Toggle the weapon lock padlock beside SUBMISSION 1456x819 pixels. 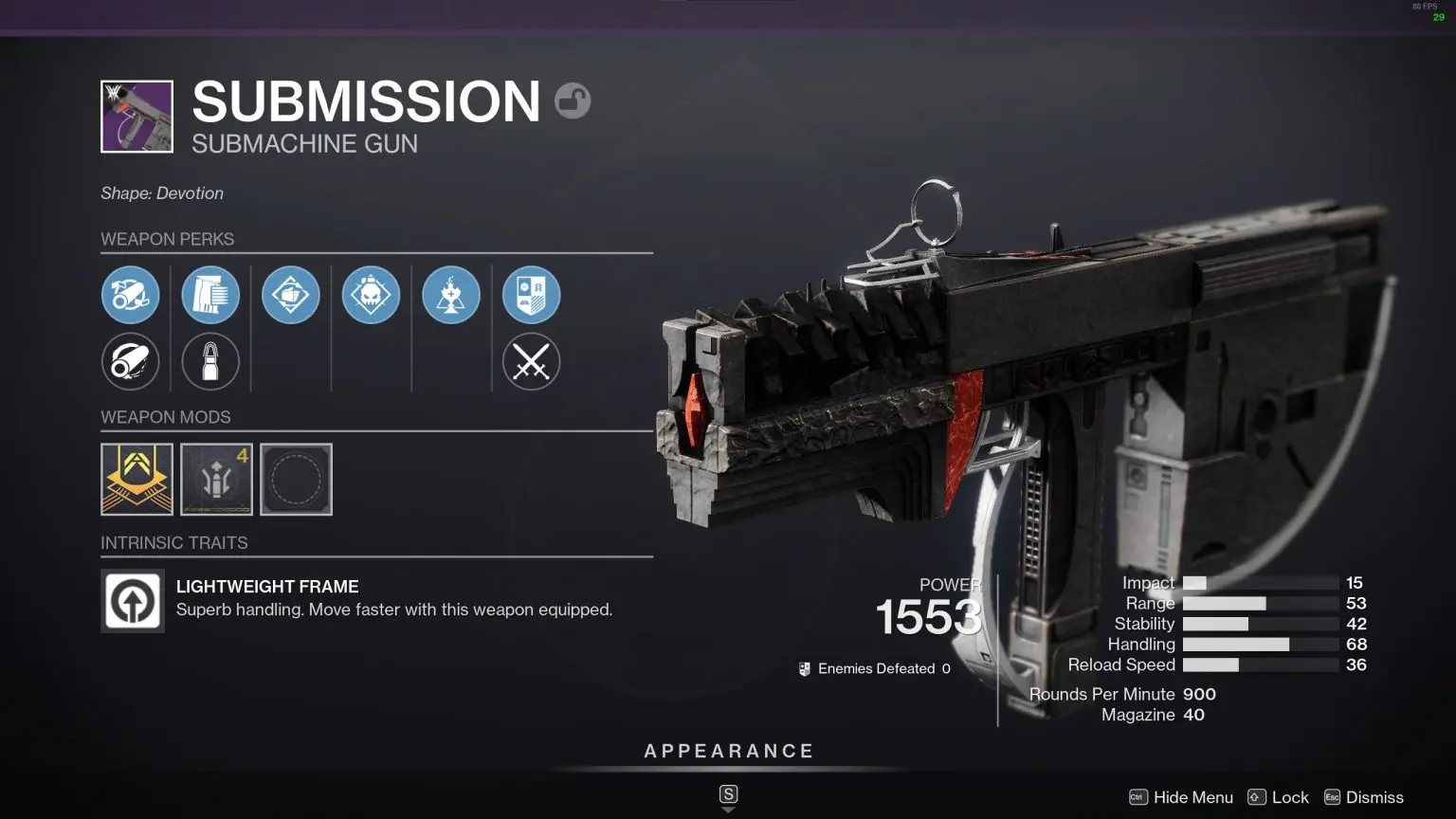(x=573, y=100)
